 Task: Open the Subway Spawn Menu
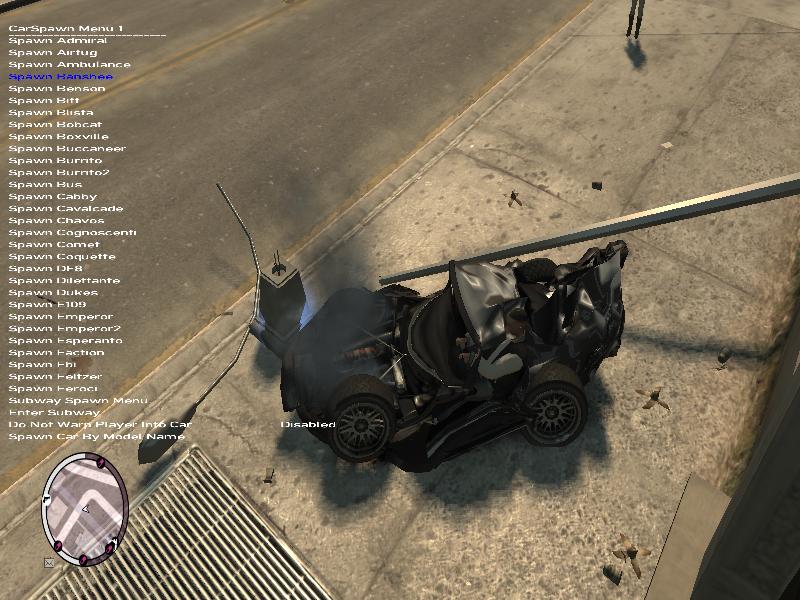(x=77, y=401)
